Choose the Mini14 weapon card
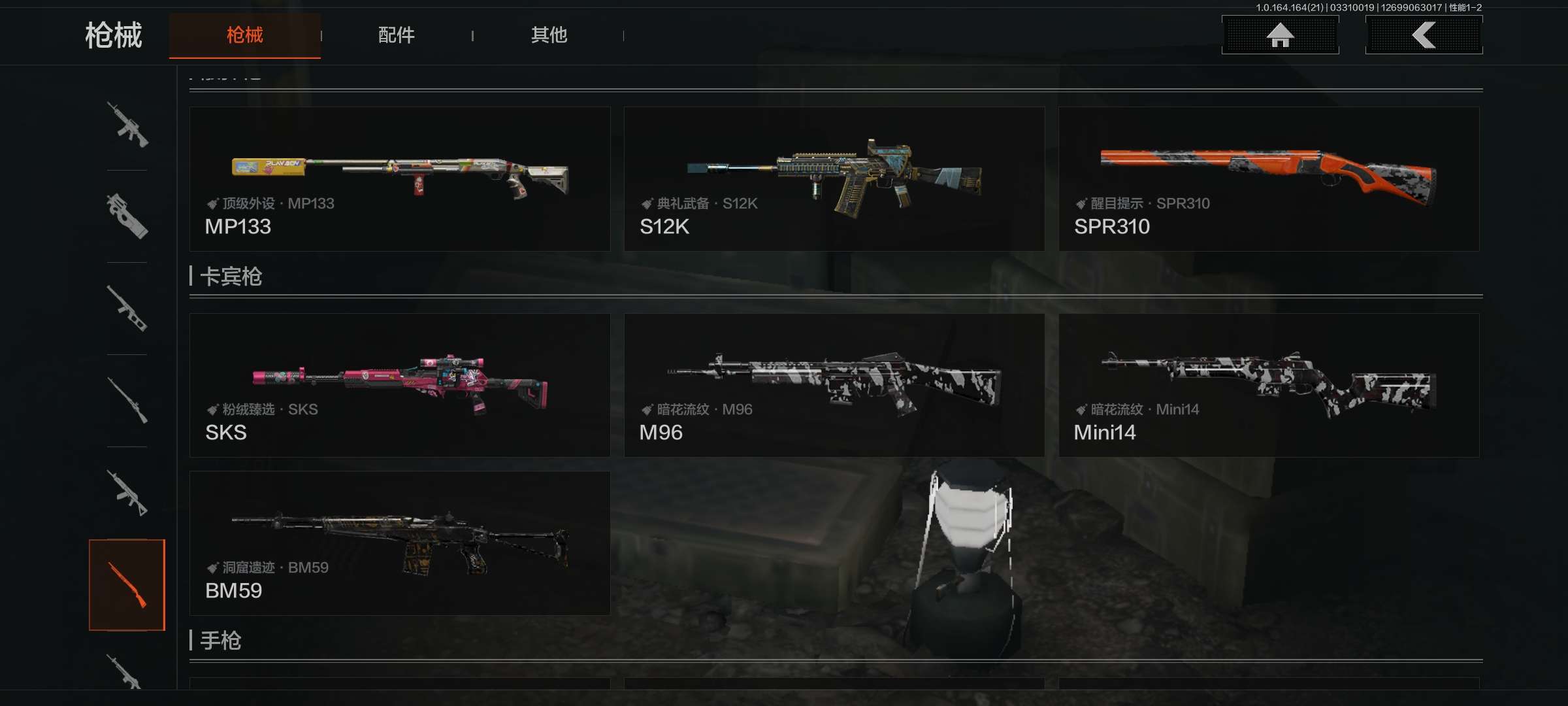This screenshot has height=706, width=1568. pyautogui.click(x=1269, y=385)
